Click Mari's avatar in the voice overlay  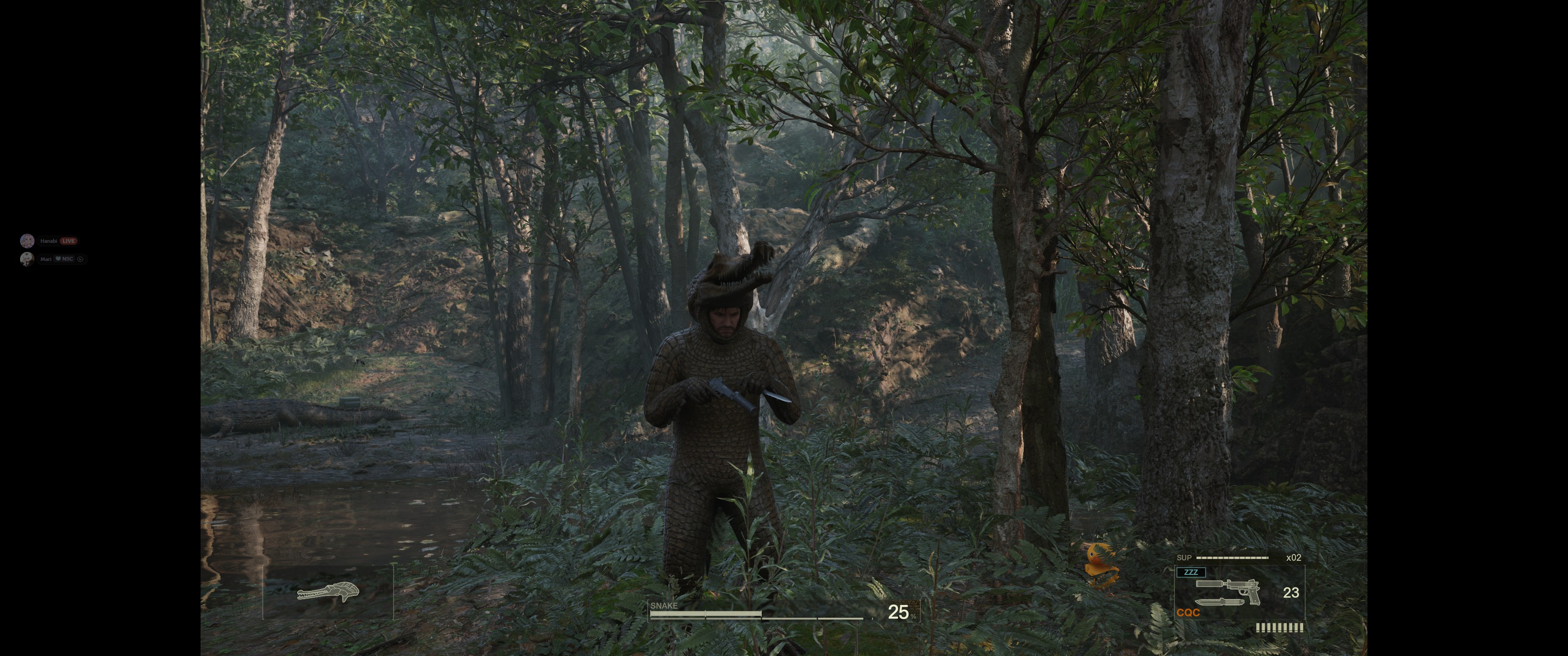click(x=27, y=259)
